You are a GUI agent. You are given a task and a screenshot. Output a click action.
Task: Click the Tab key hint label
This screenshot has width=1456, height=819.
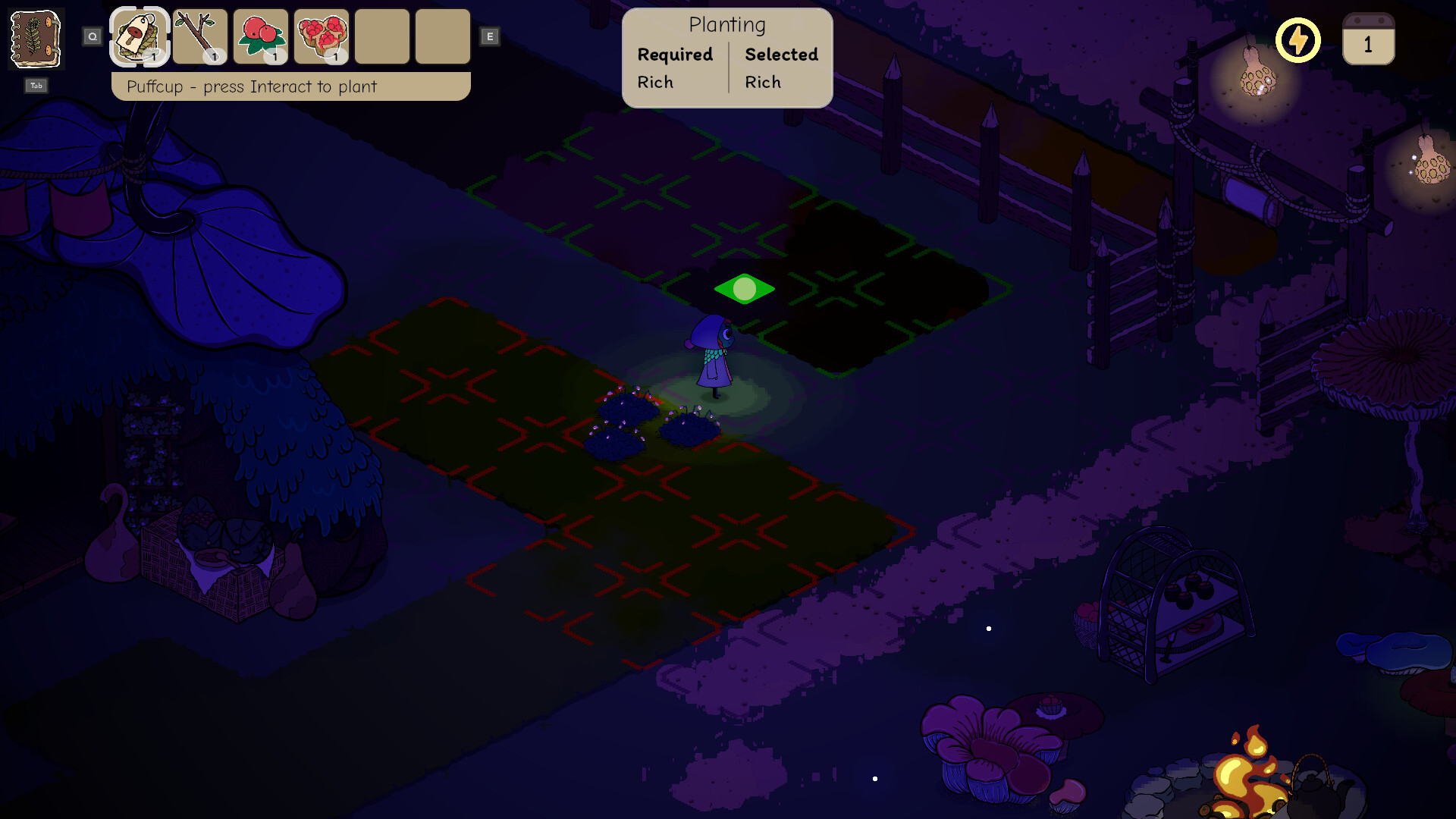pos(35,86)
